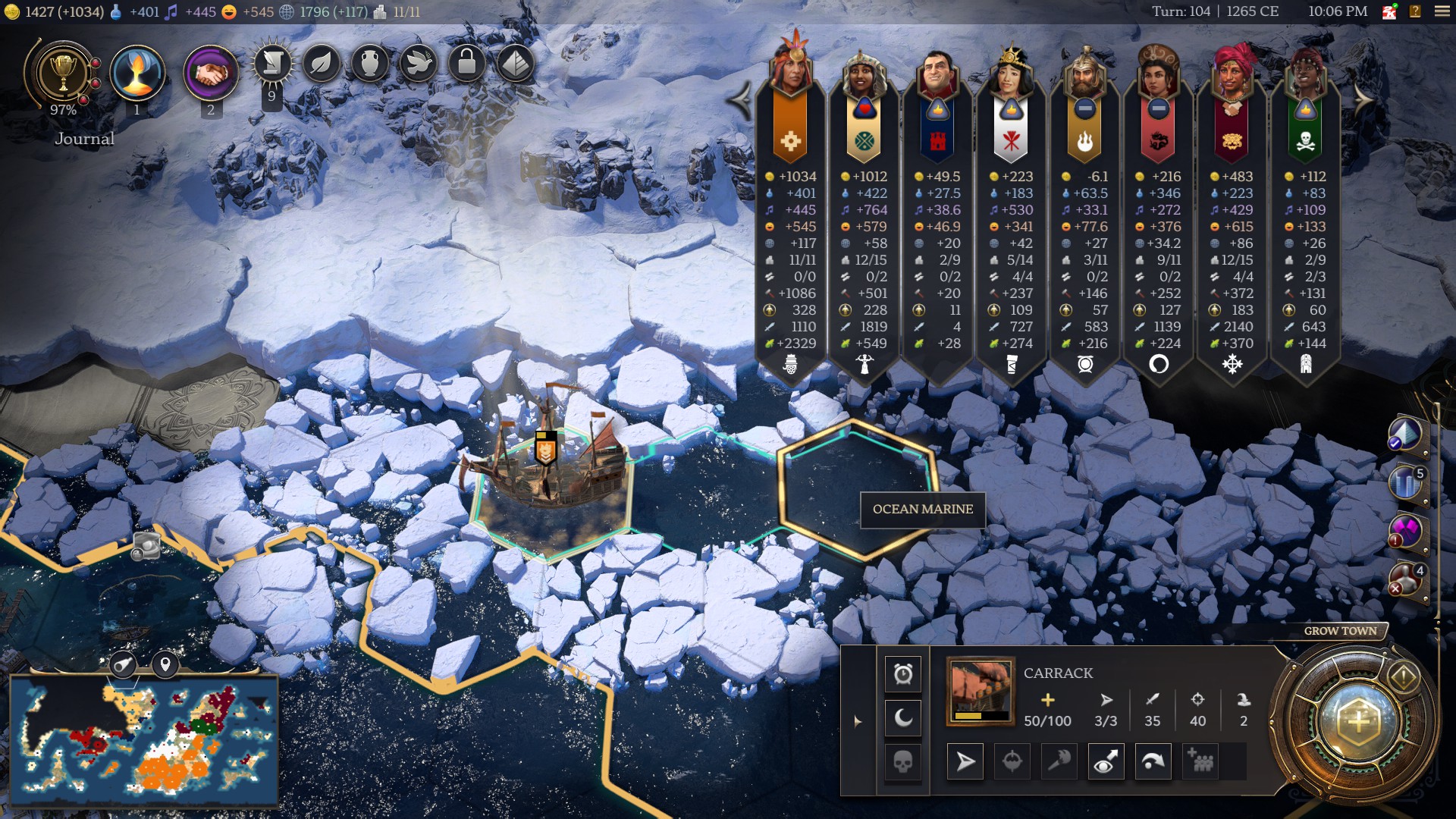The width and height of the screenshot is (1456, 819).
Task: Click the padlock unlocks icon
Action: (x=466, y=64)
